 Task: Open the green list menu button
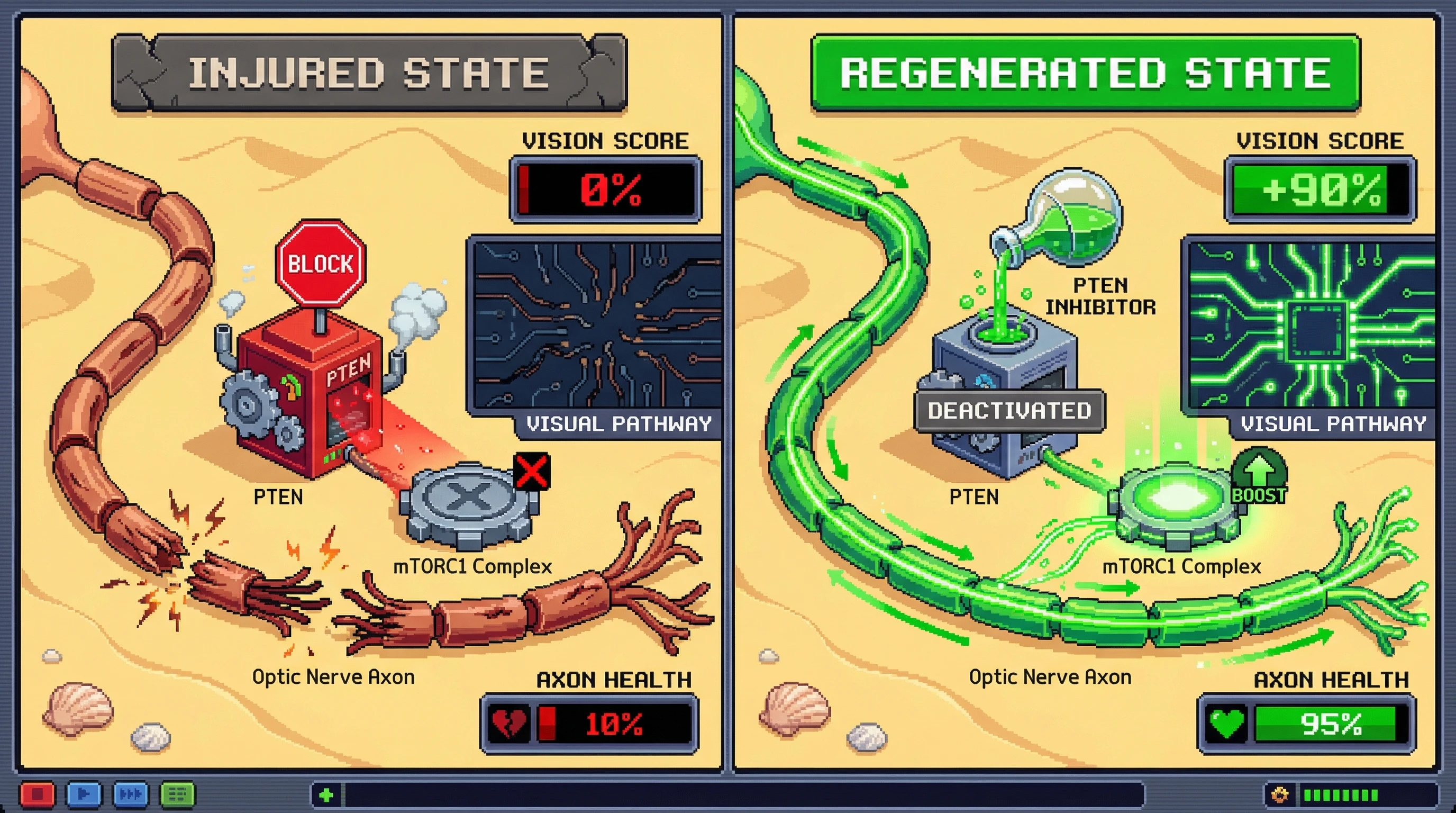point(177,794)
